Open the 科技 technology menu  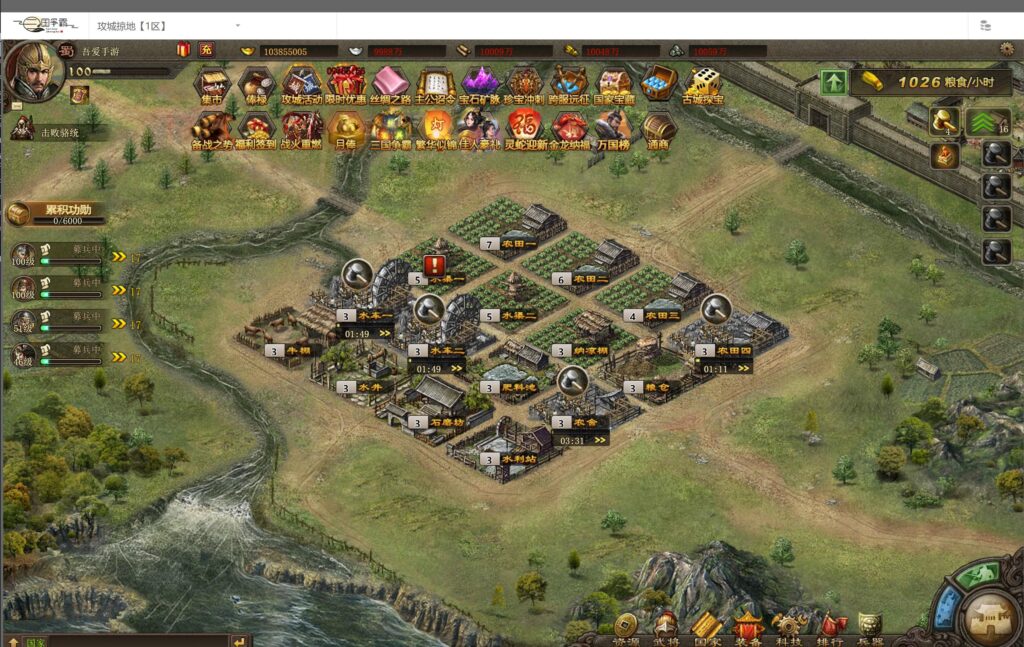[x=789, y=627]
